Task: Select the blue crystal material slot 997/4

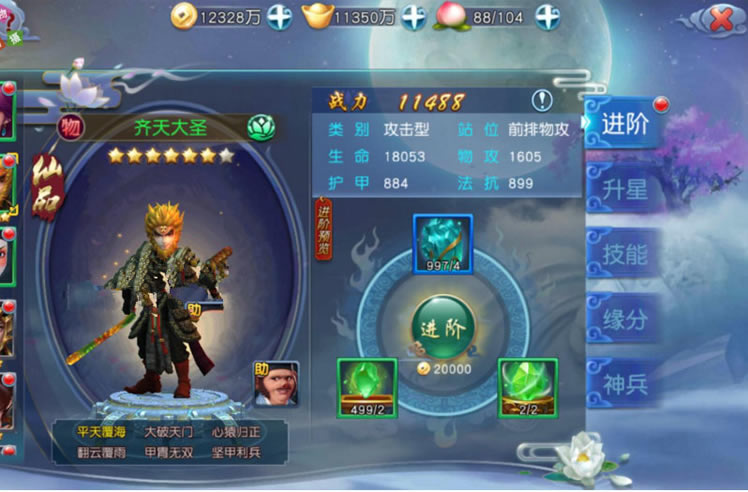Action: (x=443, y=244)
